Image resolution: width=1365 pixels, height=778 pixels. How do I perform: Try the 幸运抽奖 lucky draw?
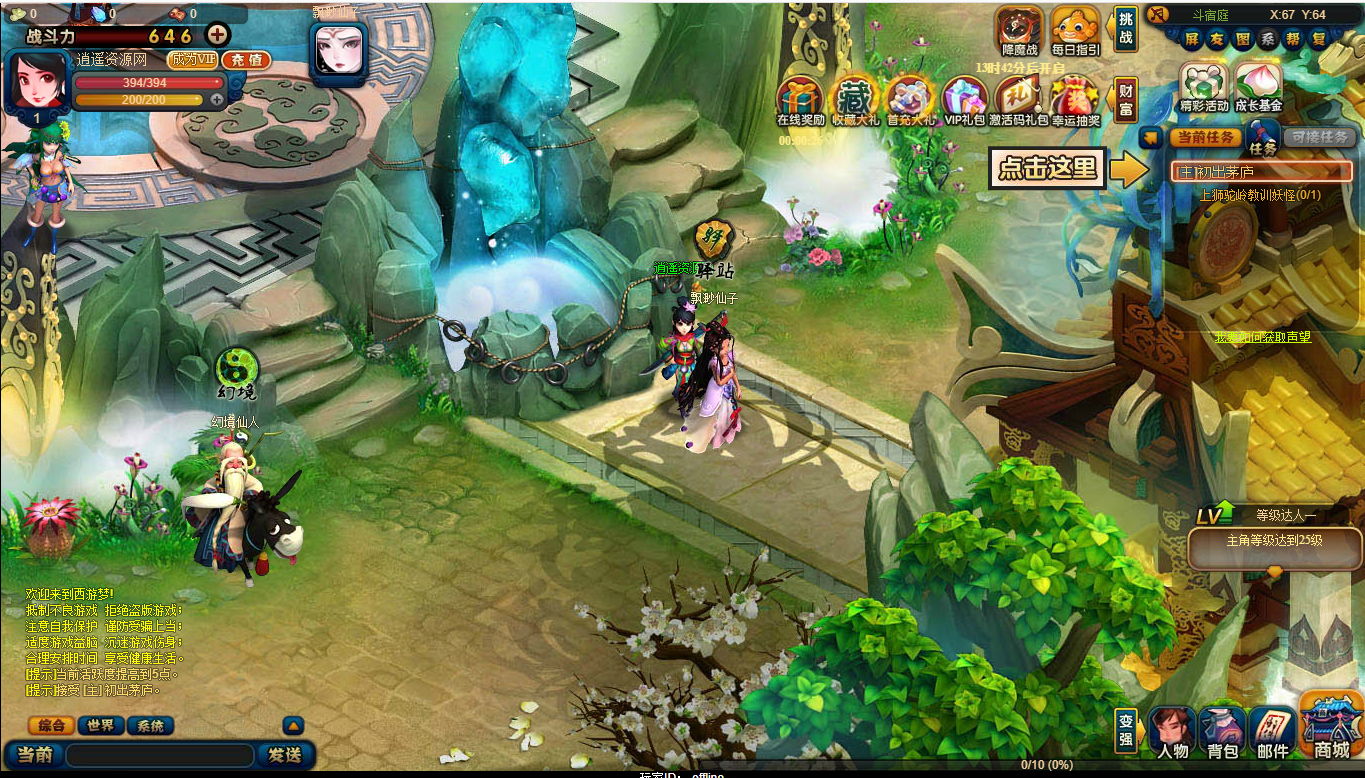click(x=1075, y=102)
